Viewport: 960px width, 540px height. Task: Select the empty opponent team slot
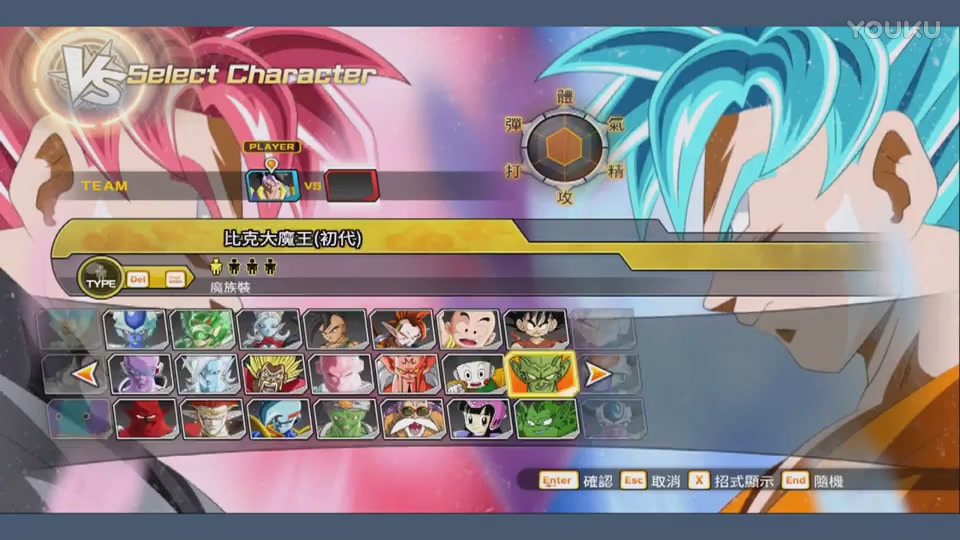352,186
